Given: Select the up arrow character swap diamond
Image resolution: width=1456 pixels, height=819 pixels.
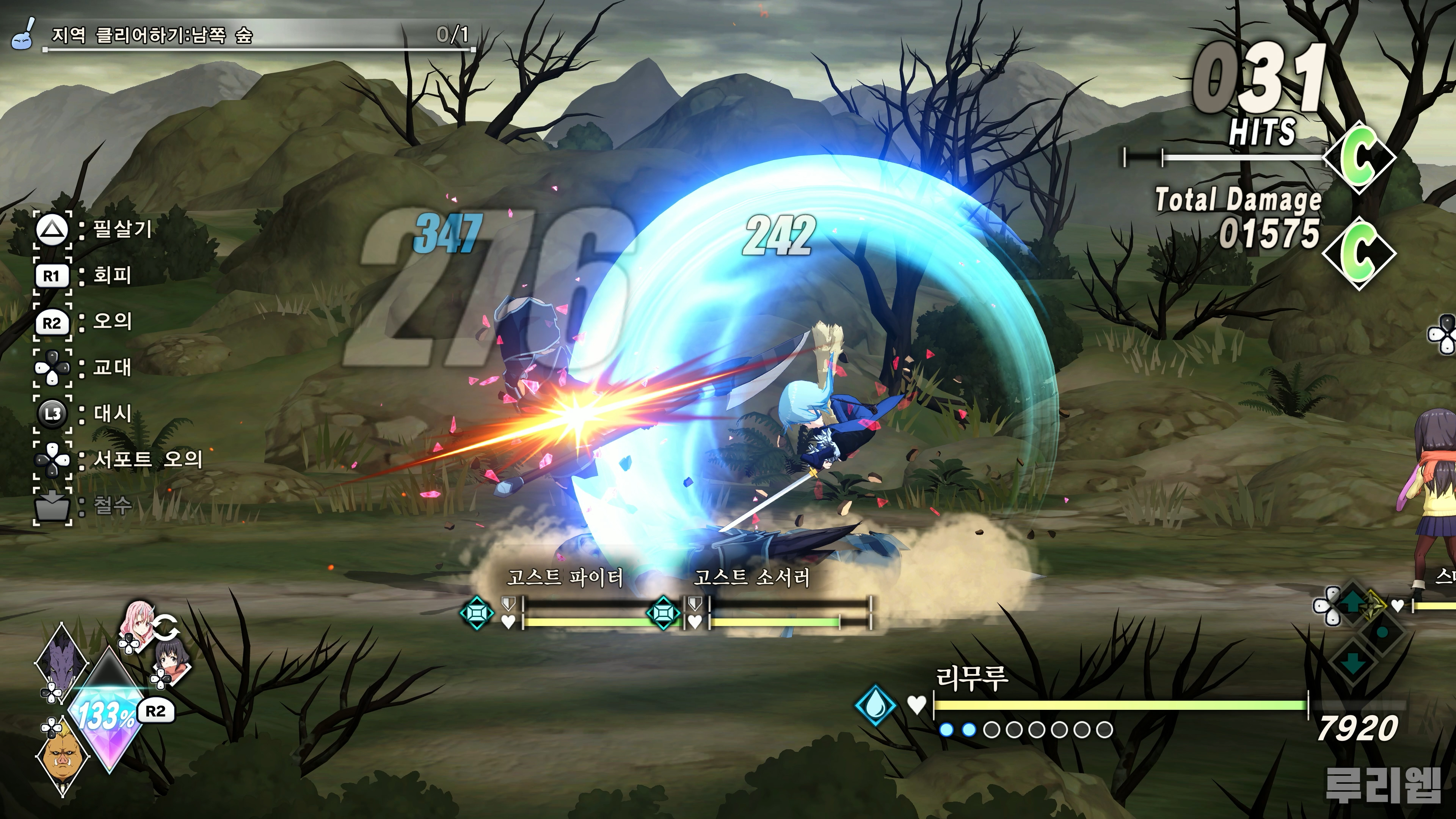Looking at the screenshot, I should pos(1351,604).
